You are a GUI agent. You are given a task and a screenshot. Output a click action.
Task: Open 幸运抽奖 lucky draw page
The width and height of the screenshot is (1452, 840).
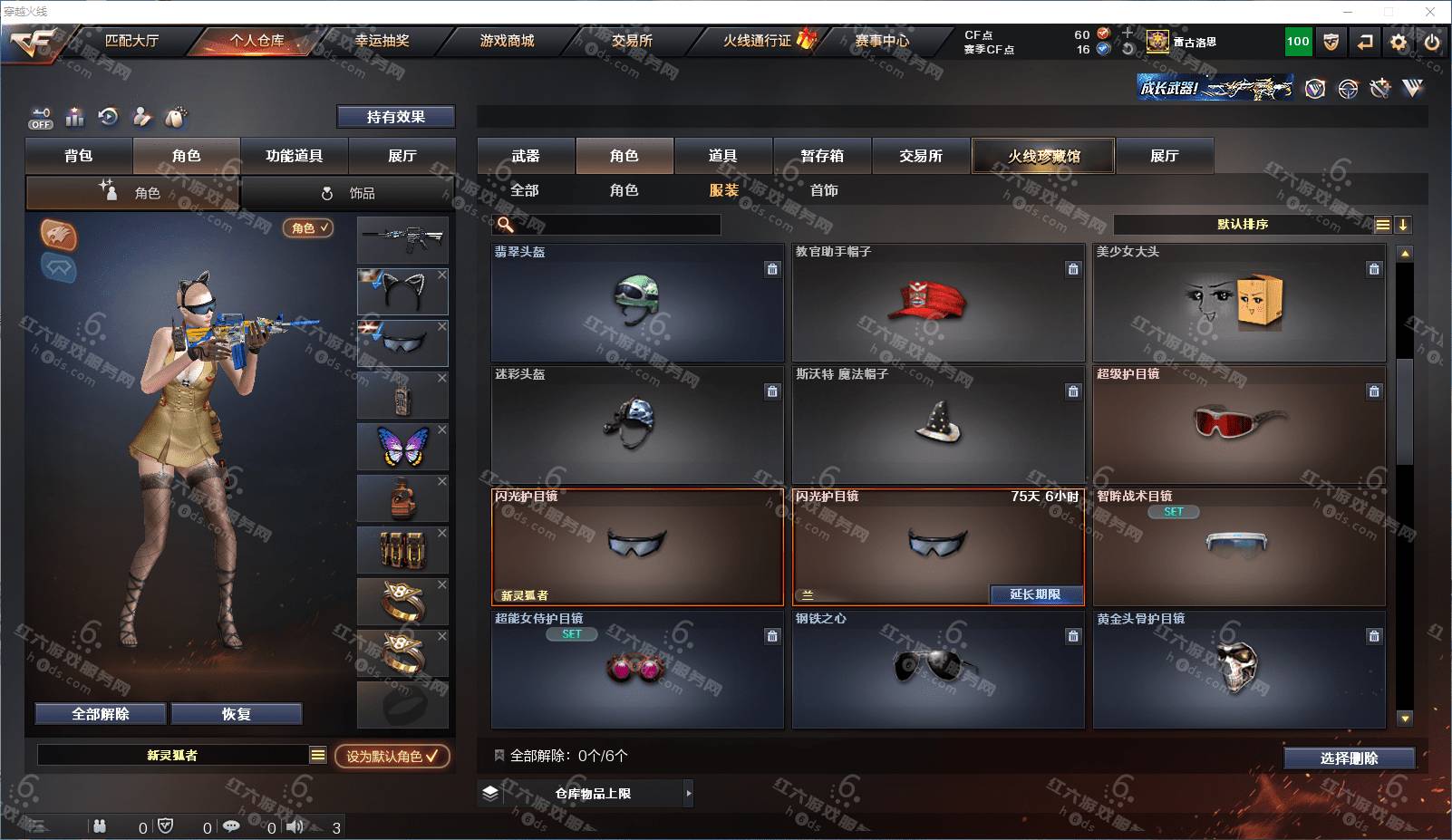coord(382,41)
